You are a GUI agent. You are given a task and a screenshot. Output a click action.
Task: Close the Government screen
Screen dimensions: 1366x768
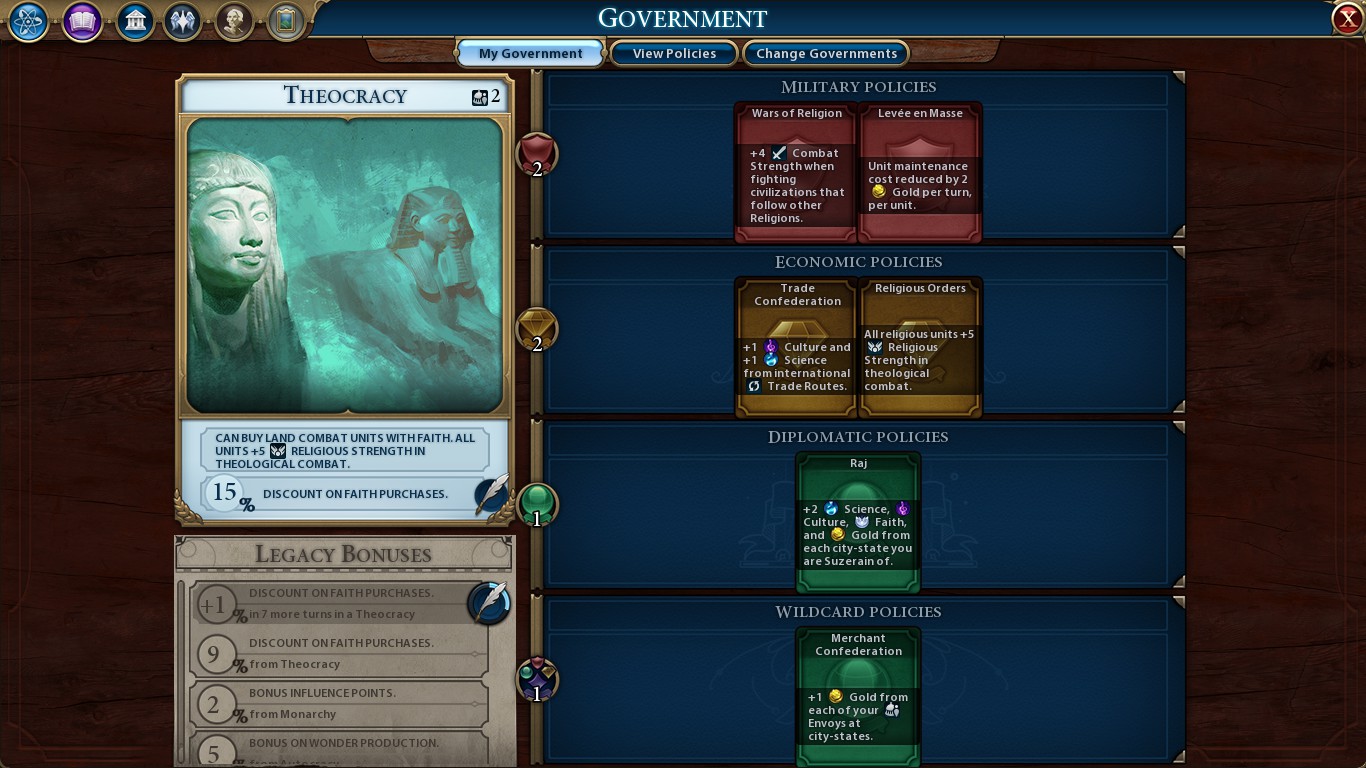click(1347, 17)
